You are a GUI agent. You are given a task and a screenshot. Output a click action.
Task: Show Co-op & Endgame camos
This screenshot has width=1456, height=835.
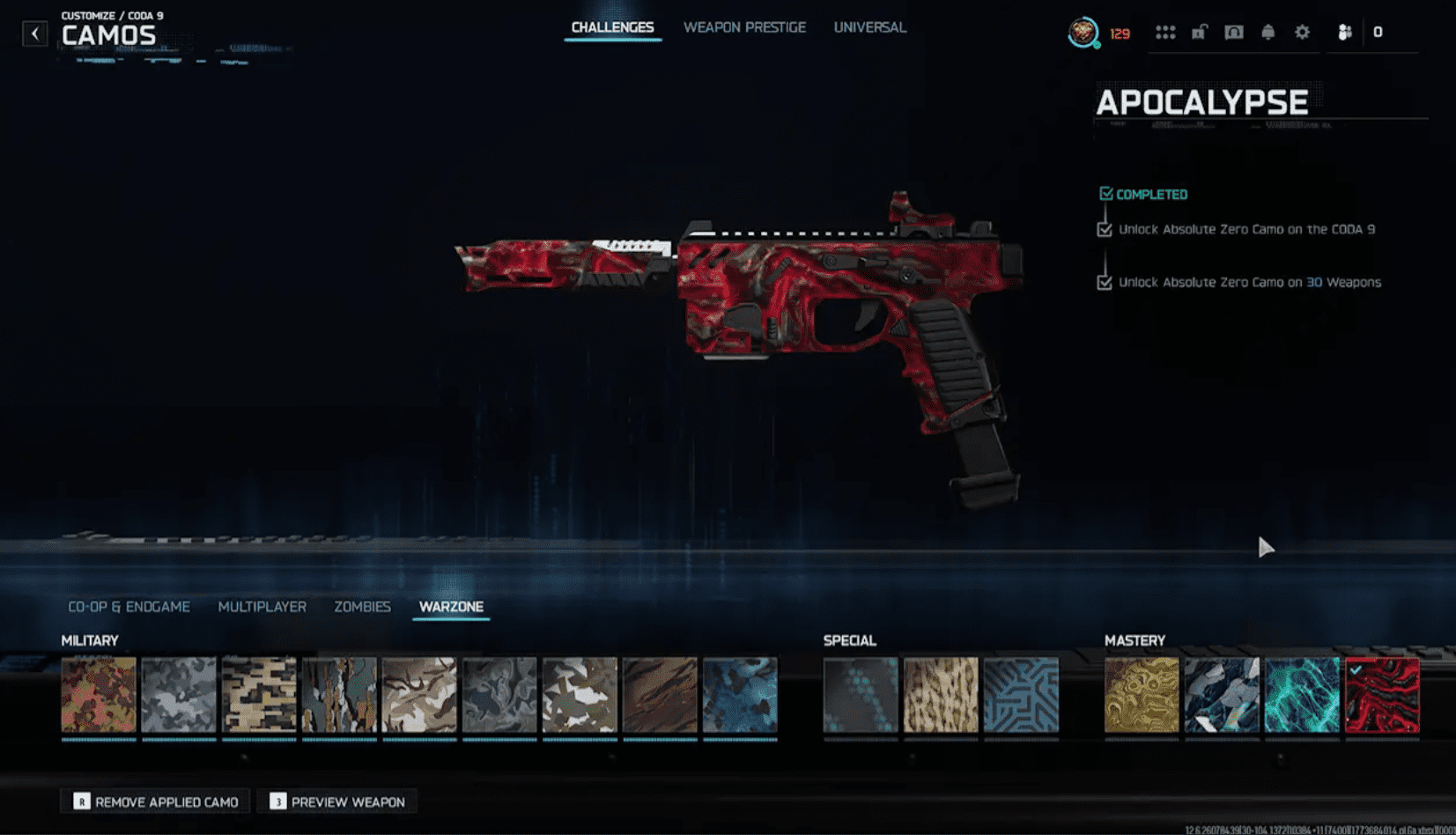point(129,607)
